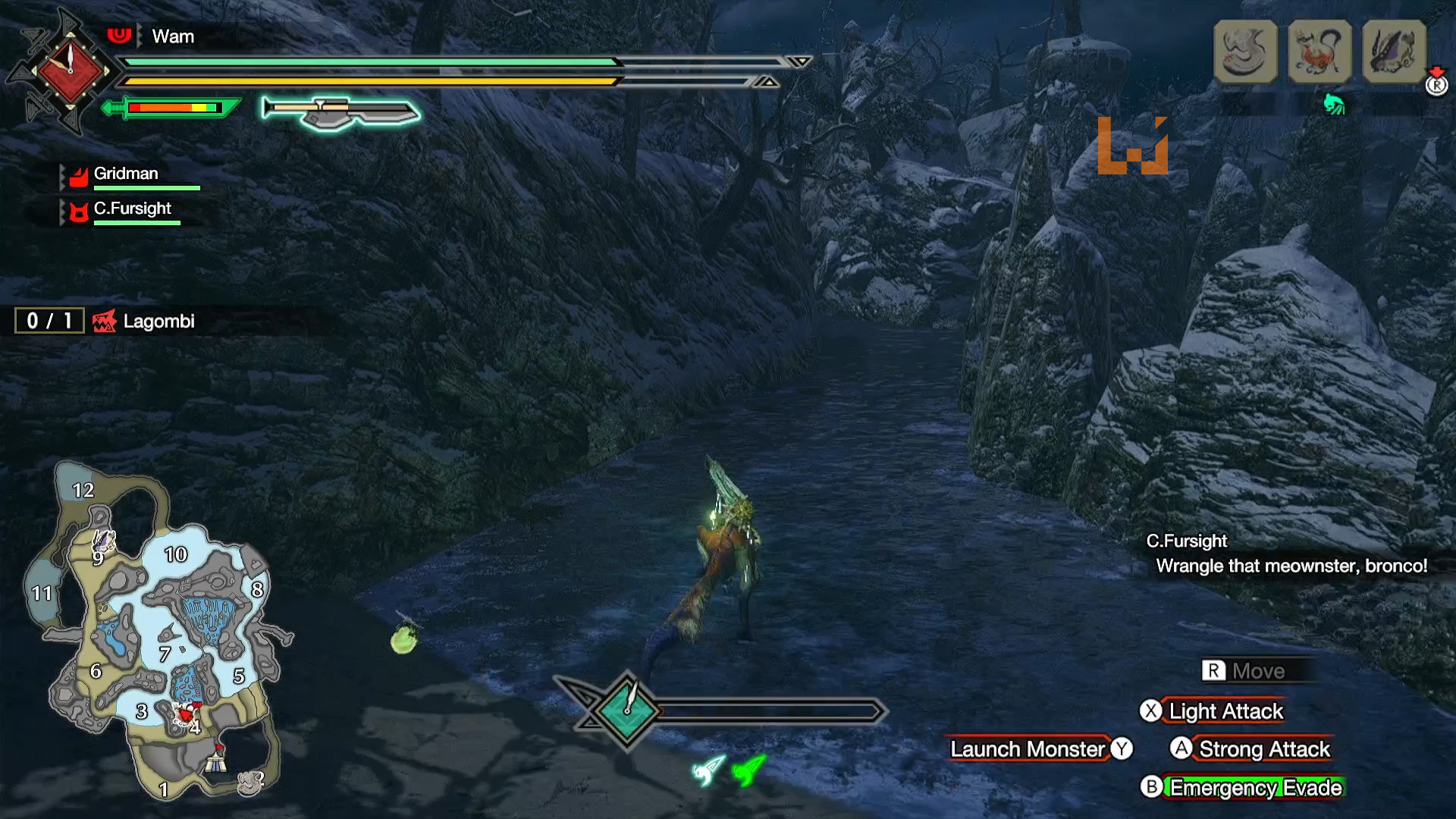Select the purple winged monster icon
Screen dimensions: 1456x819
point(1394,52)
